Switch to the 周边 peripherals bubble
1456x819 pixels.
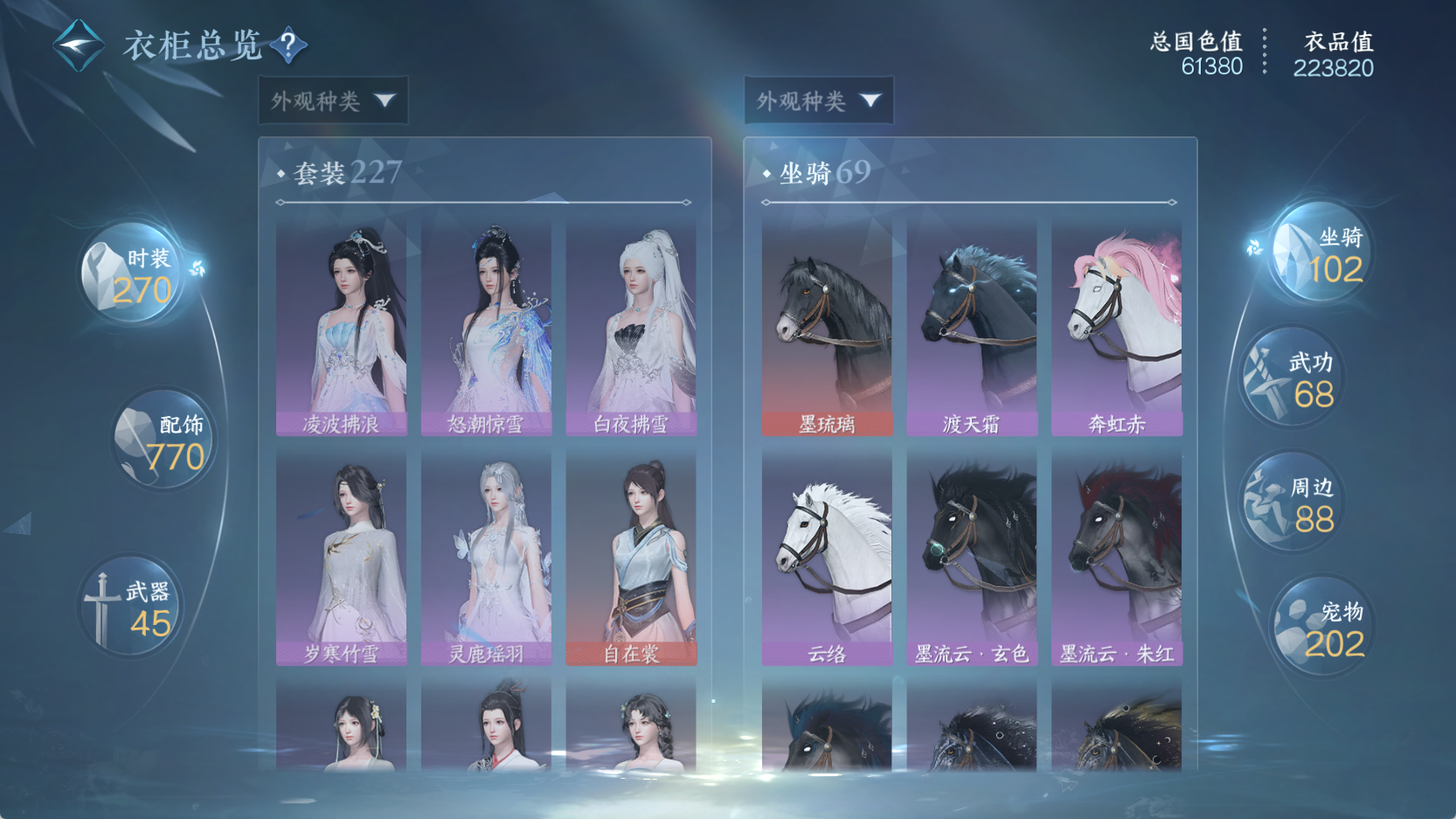pyautogui.click(x=1292, y=503)
